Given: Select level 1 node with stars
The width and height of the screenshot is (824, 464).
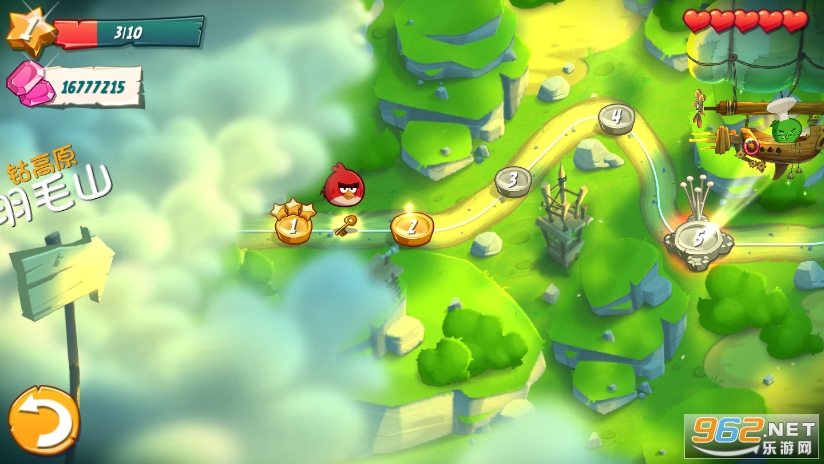Looking at the screenshot, I should (293, 226).
